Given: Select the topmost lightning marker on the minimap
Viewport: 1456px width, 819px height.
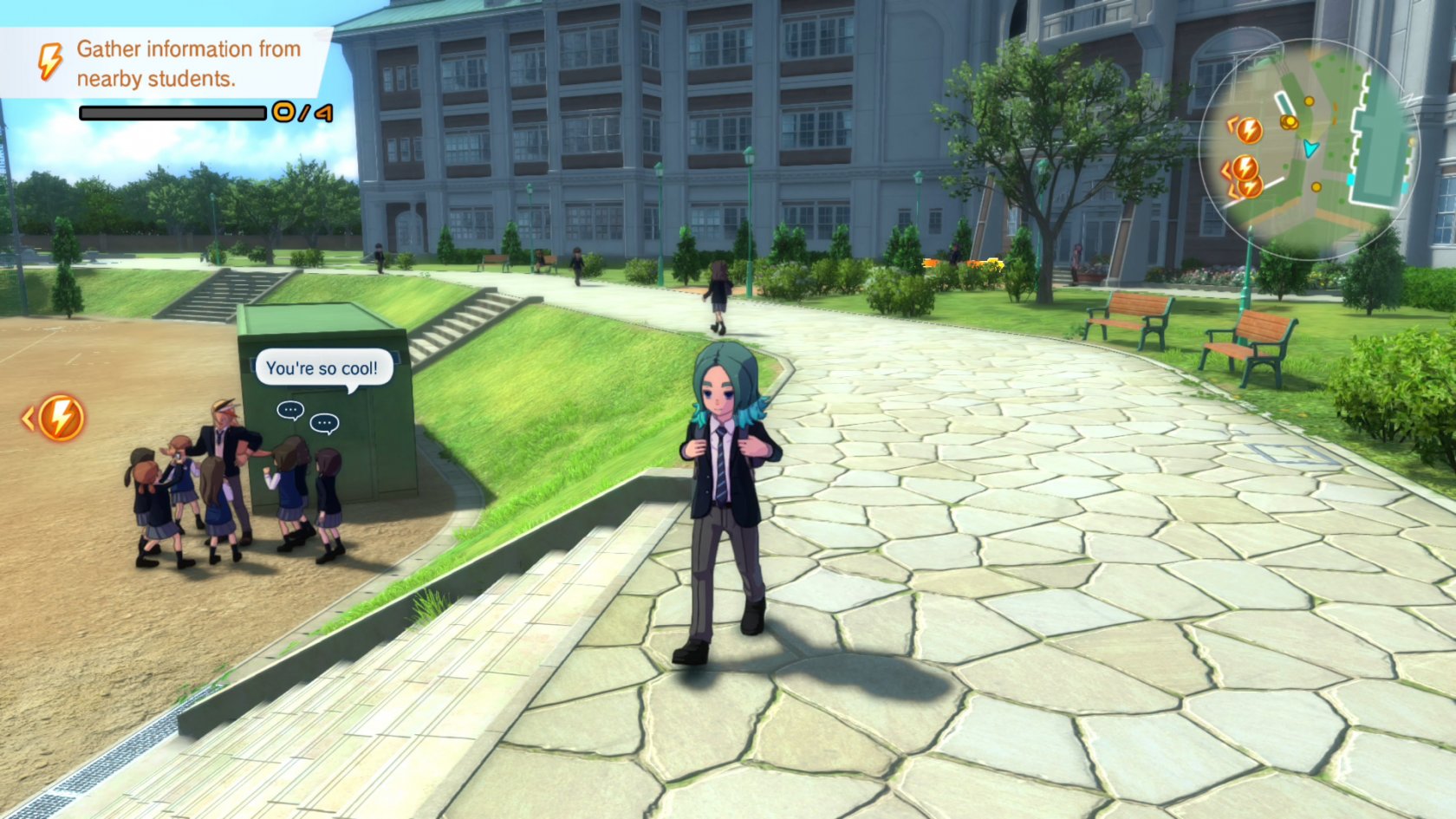Looking at the screenshot, I should pyautogui.click(x=1248, y=130).
